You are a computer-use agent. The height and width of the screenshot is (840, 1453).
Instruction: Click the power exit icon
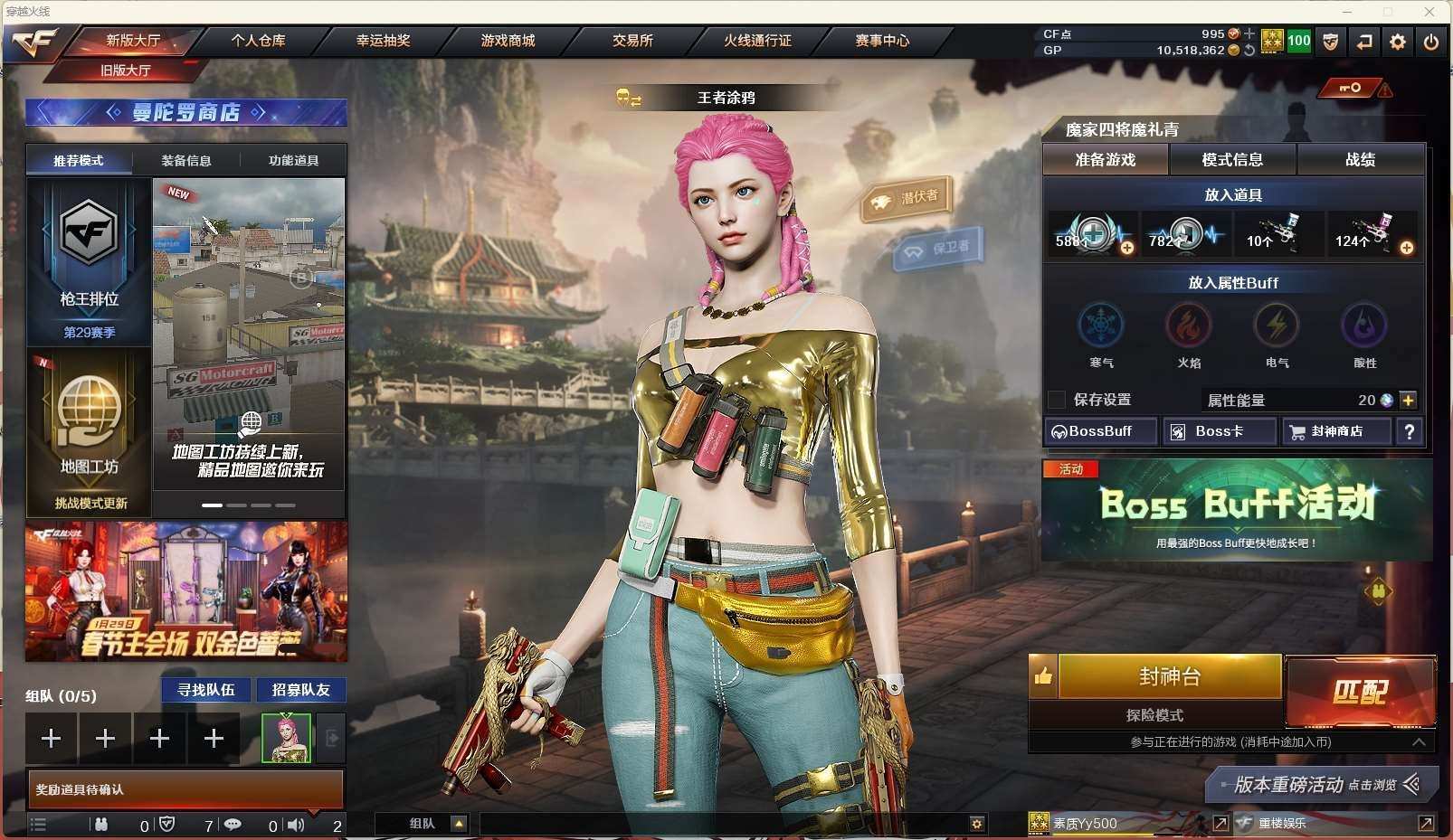tap(1430, 42)
